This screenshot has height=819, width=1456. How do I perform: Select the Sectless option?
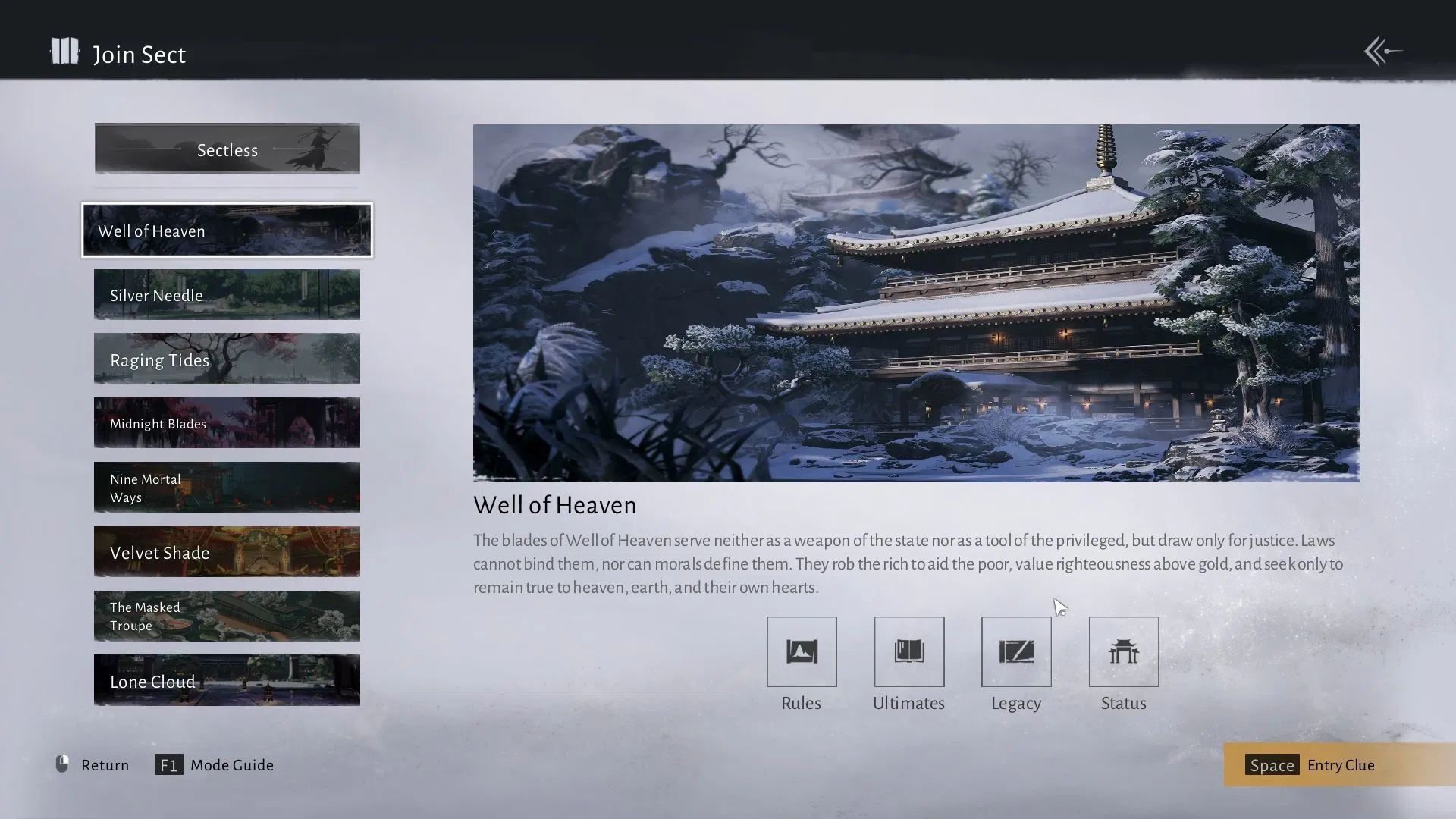(227, 149)
